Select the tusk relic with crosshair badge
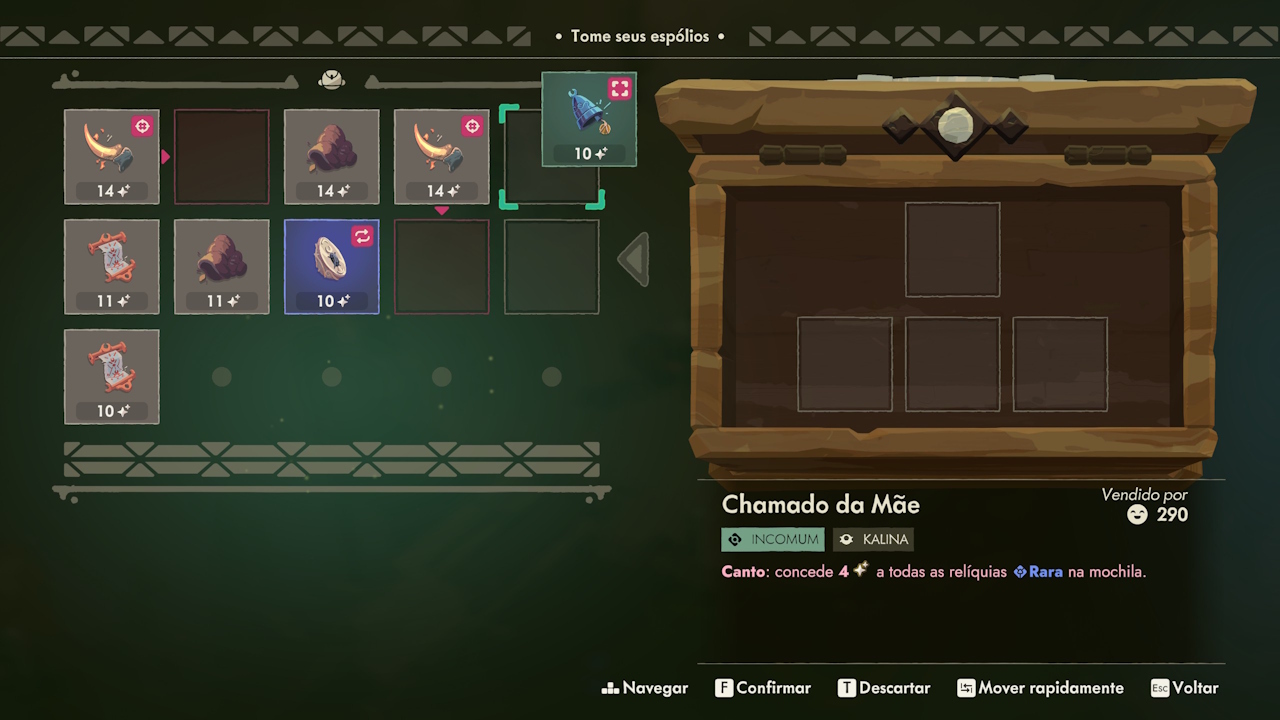The image size is (1280, 720). [x=111, y=157]
